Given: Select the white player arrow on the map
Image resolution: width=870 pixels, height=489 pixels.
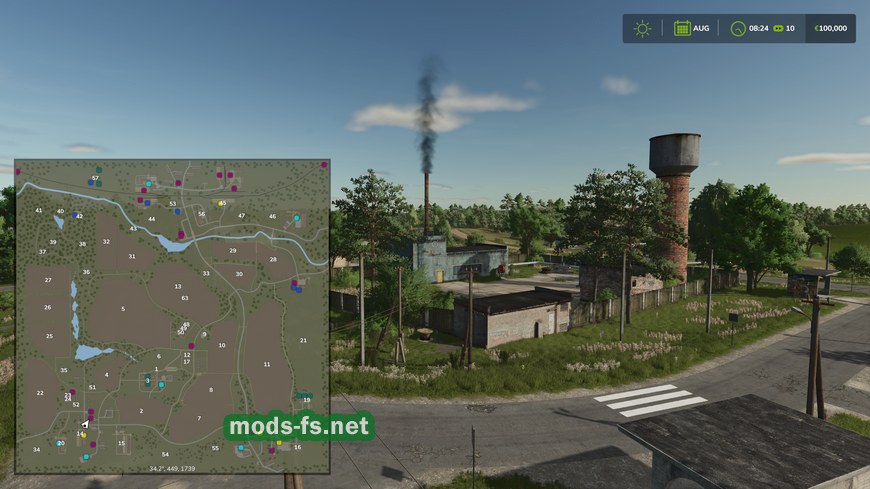Looking at the screenshot, I should (86, 424).
